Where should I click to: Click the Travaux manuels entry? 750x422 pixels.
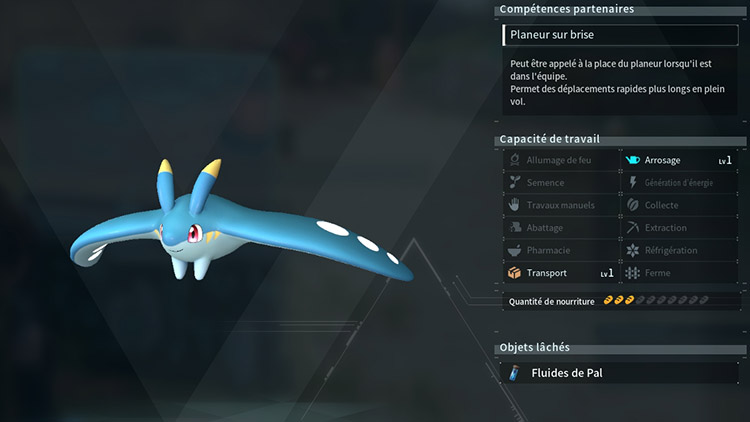[560, 205]
